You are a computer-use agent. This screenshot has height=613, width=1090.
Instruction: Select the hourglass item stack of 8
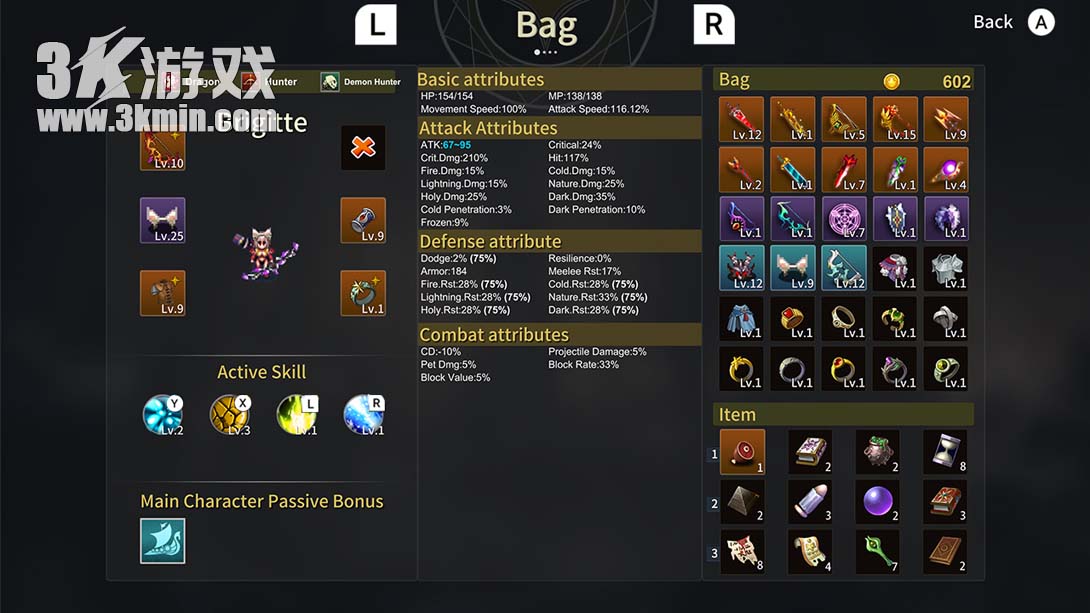pos(945,452)
